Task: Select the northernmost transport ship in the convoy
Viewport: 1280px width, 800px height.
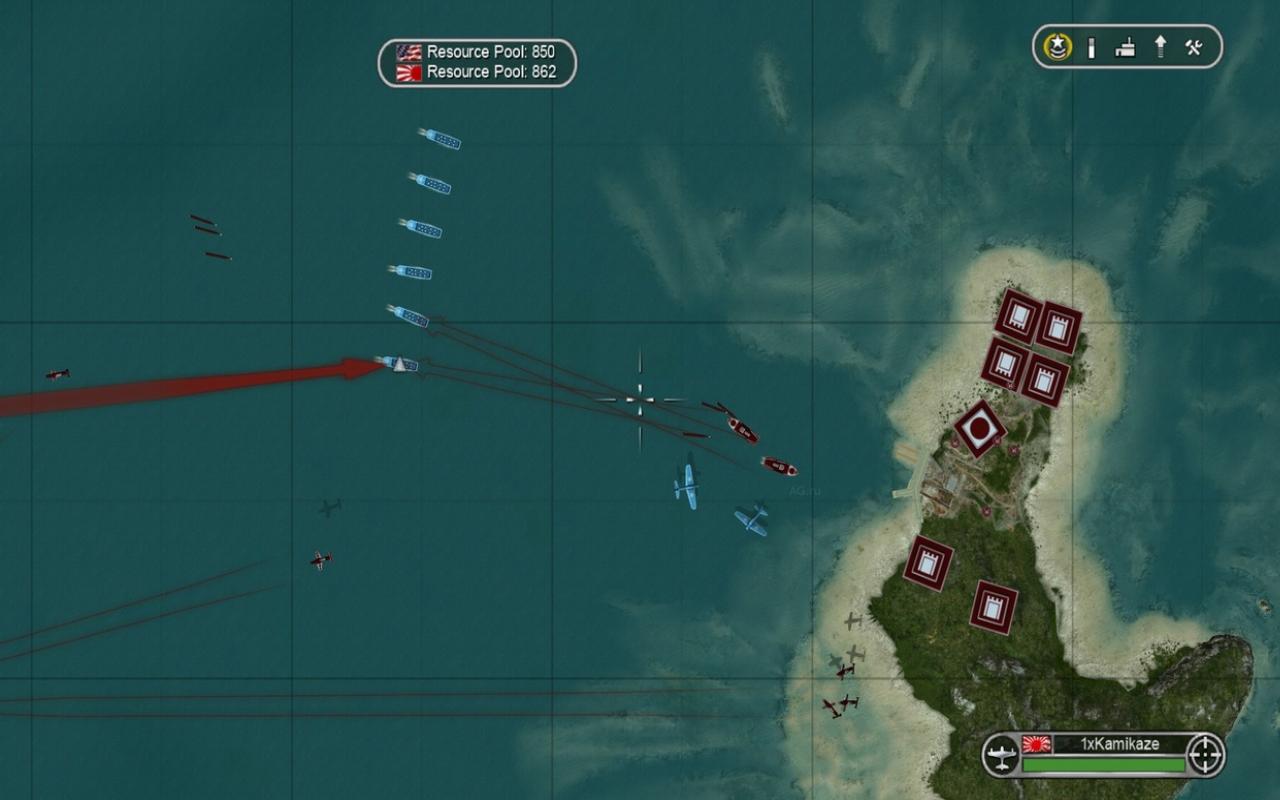Action: (438, 141)
